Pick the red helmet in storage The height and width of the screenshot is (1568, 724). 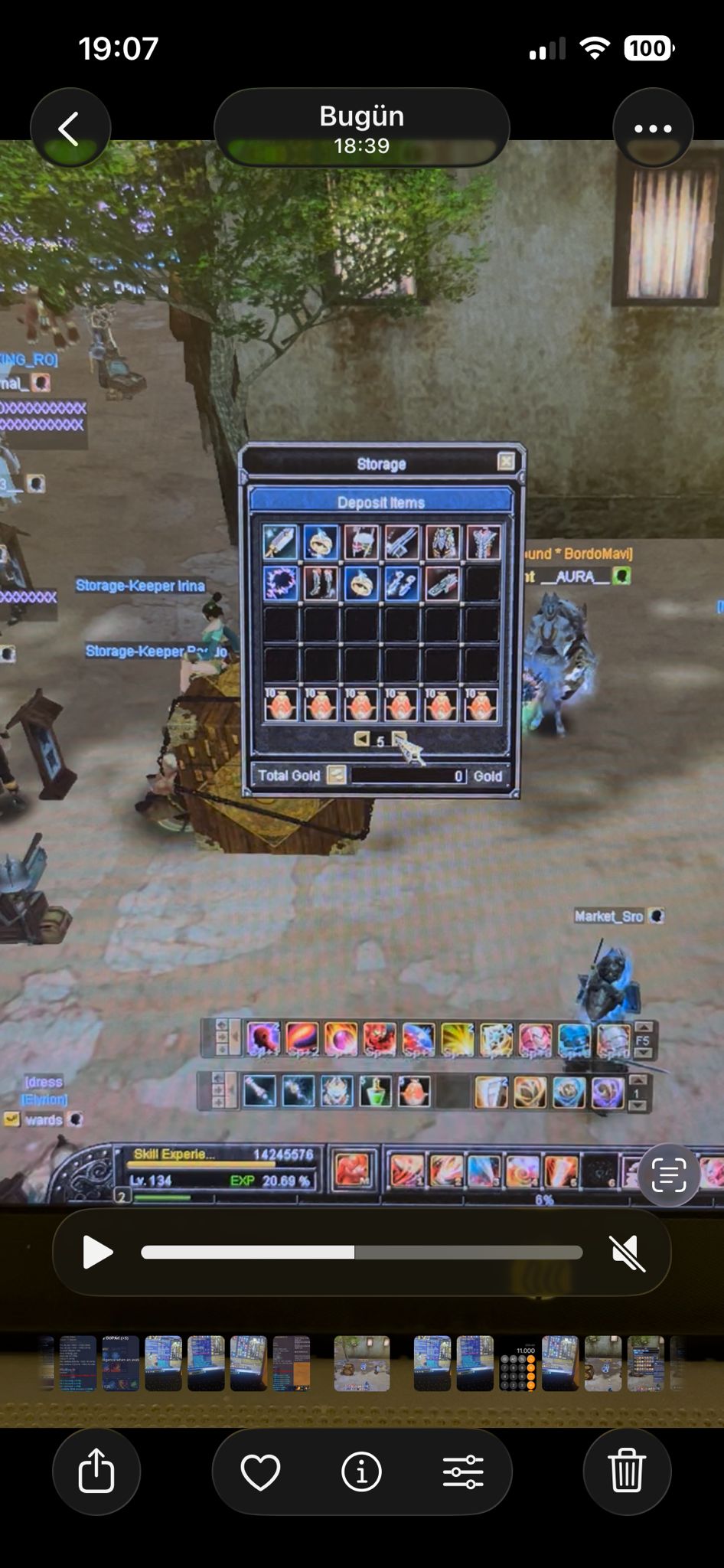point(361,542)
